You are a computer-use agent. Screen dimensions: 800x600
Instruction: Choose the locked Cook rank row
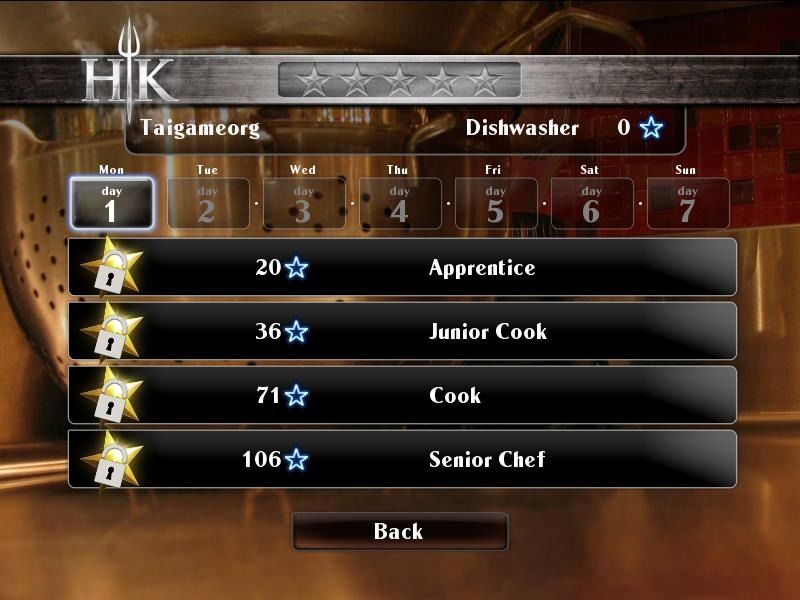[402, 395]
